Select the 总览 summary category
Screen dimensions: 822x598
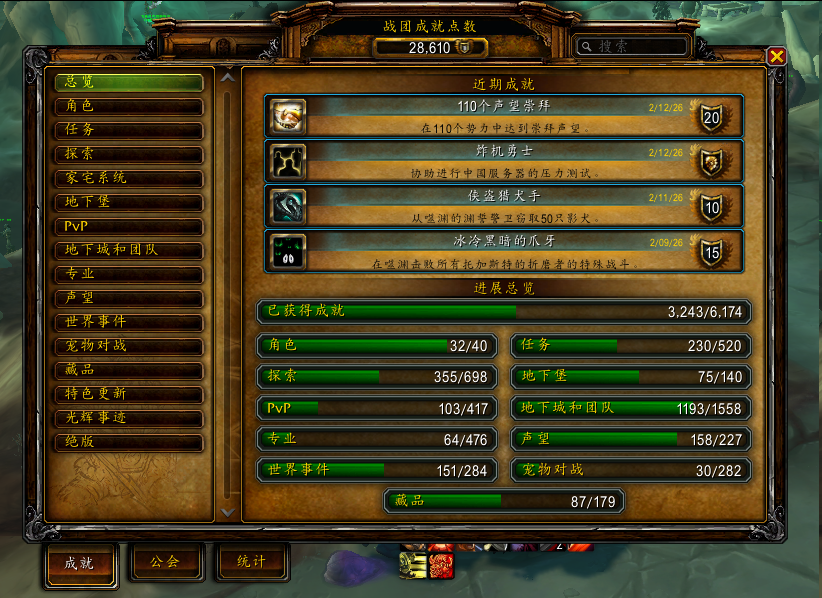pos(129,82)
